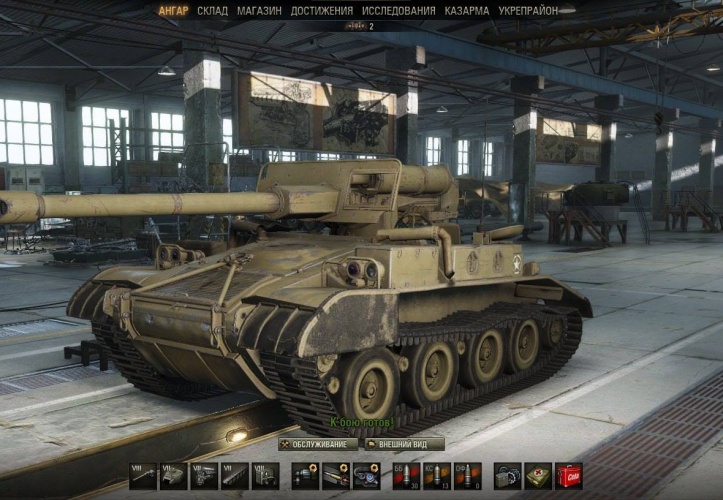This screenshot has width=723, height=500.
Task: Open the Казарма barracks tab
Action: pos(466,11)
